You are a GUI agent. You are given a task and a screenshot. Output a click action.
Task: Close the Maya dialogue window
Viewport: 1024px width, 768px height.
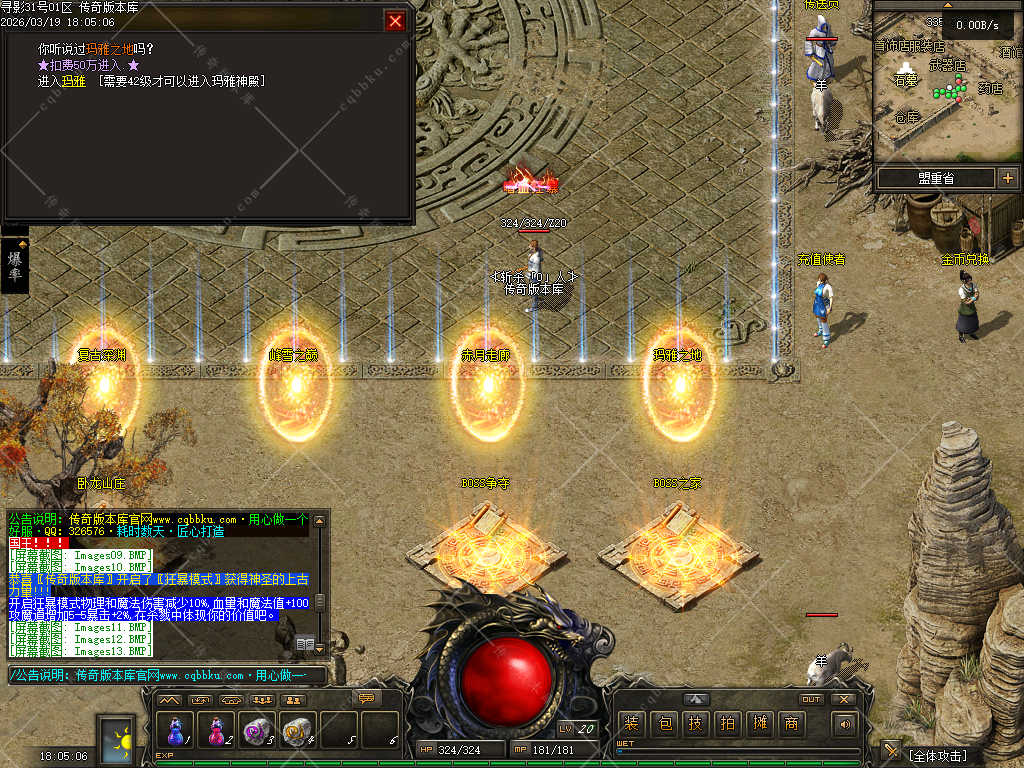tap(396, 21)
